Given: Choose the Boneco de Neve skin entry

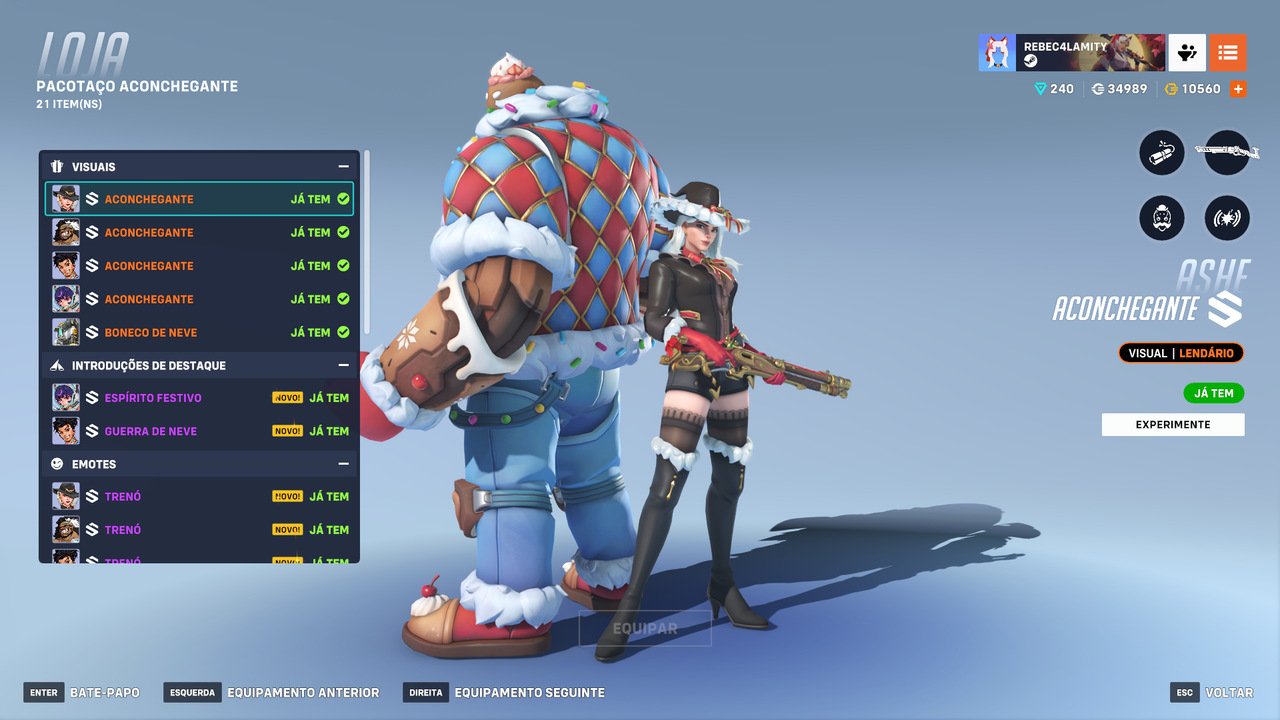Looking at the screenshot, I should pos(200,332).
